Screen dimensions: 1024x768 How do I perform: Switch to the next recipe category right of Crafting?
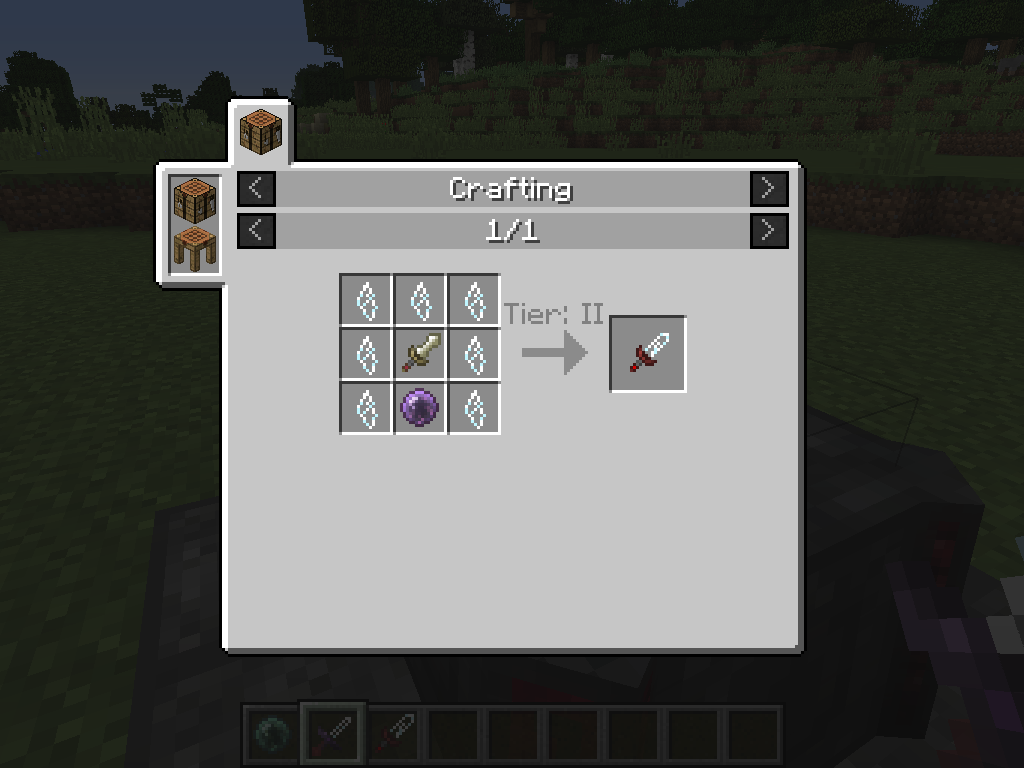pos(769,188)
